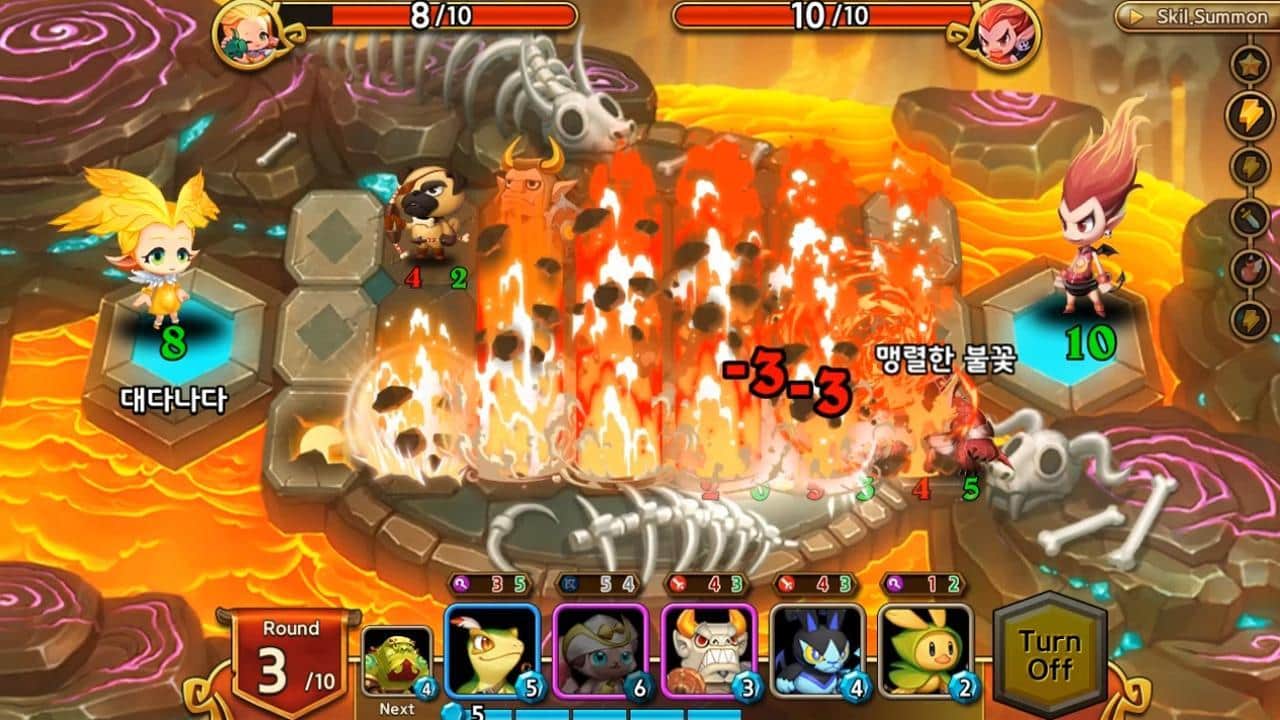End turn with the Turn Off button
Screen dimensions: 1280x720
point(1049,654)
